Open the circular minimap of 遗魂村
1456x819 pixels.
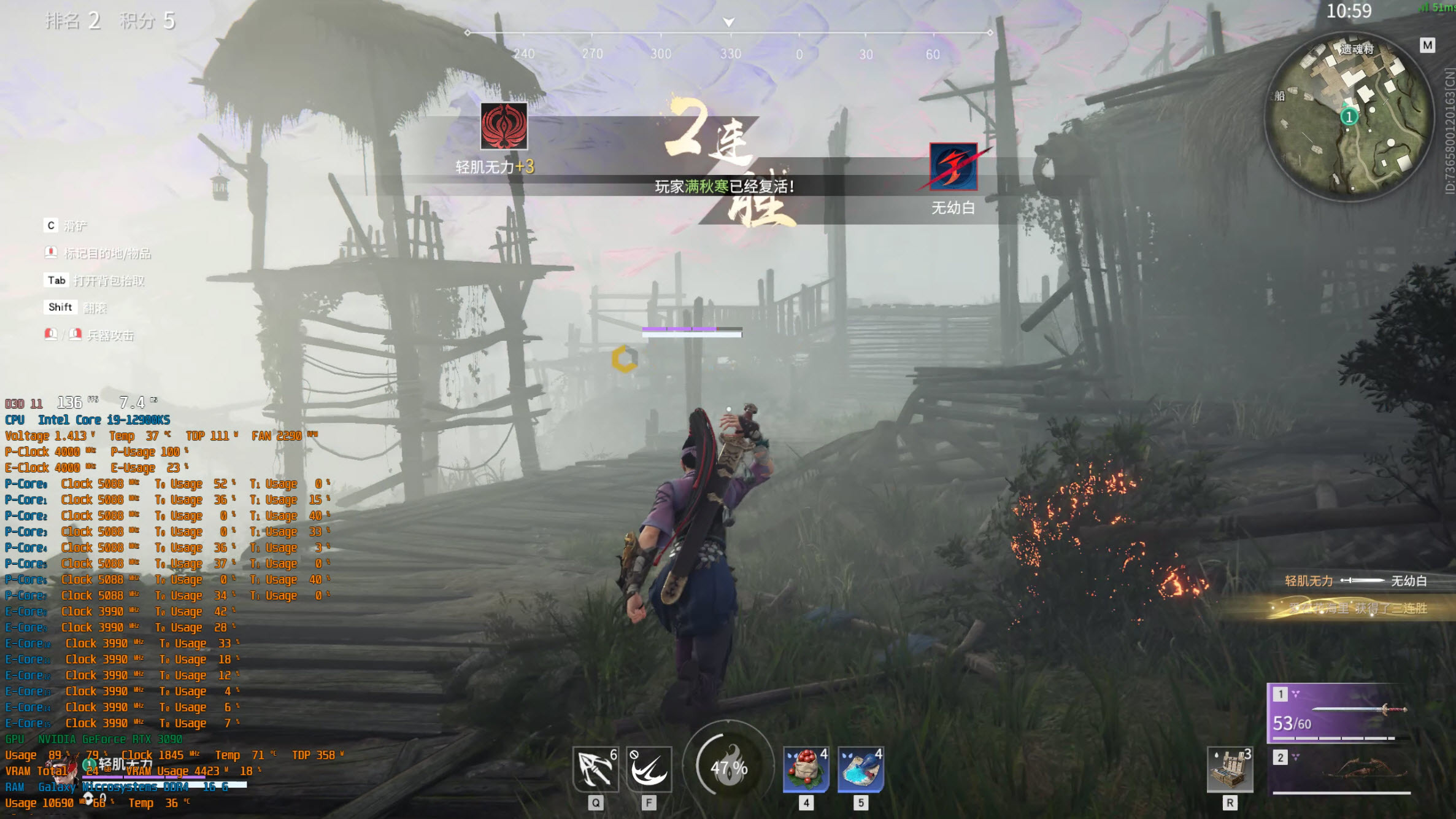pyautogui.click(x=1350, y=117)
